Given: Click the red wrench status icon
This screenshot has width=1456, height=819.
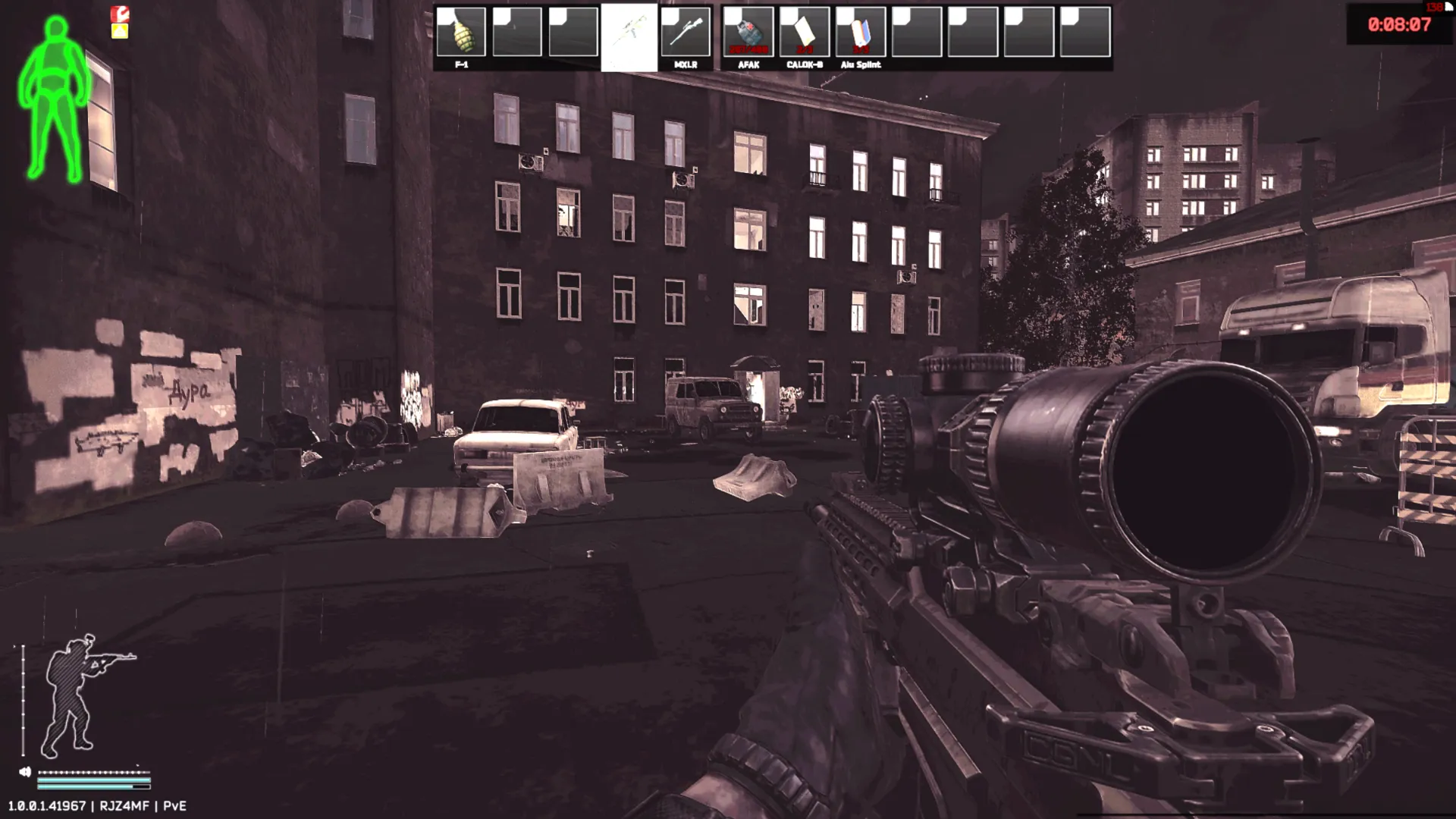Looking at the screenshot, I should (x=120, y=14).
